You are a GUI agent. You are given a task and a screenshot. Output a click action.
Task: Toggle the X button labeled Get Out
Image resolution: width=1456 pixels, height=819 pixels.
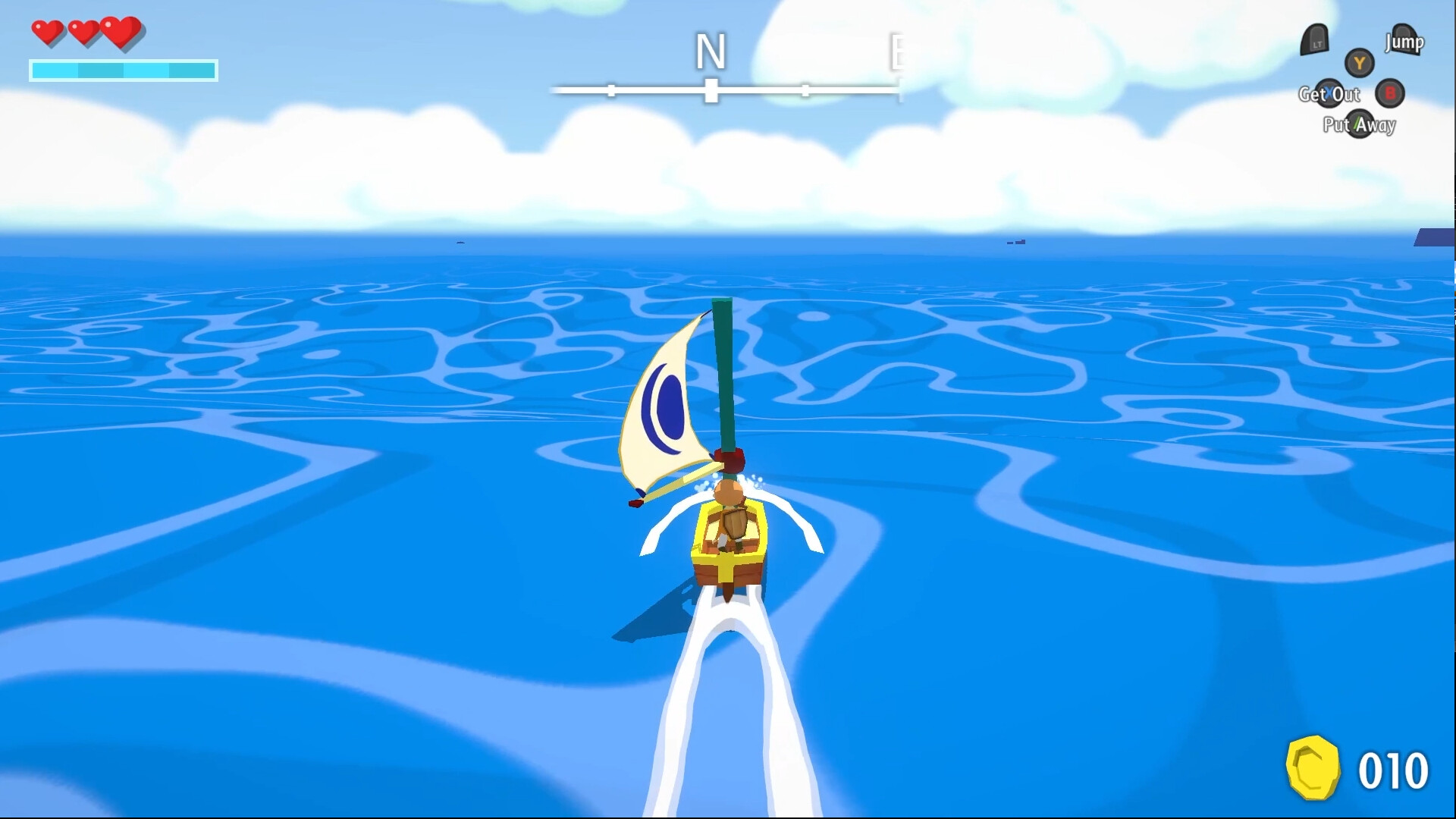1329,94
